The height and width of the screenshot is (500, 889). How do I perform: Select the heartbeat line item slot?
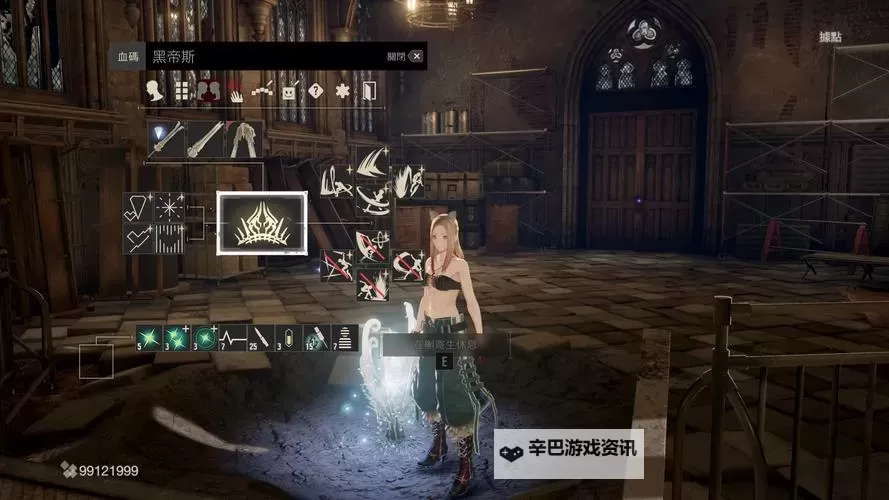232,337
